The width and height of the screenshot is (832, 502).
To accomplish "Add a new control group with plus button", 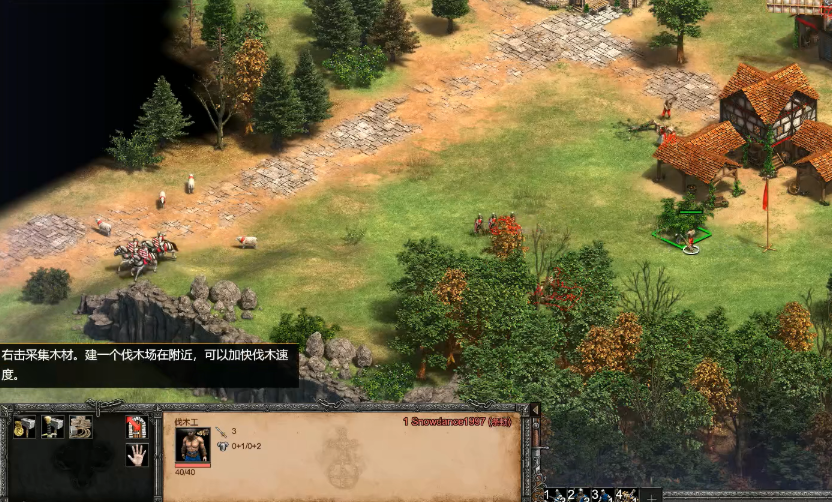I will click(x=652, y=495).
